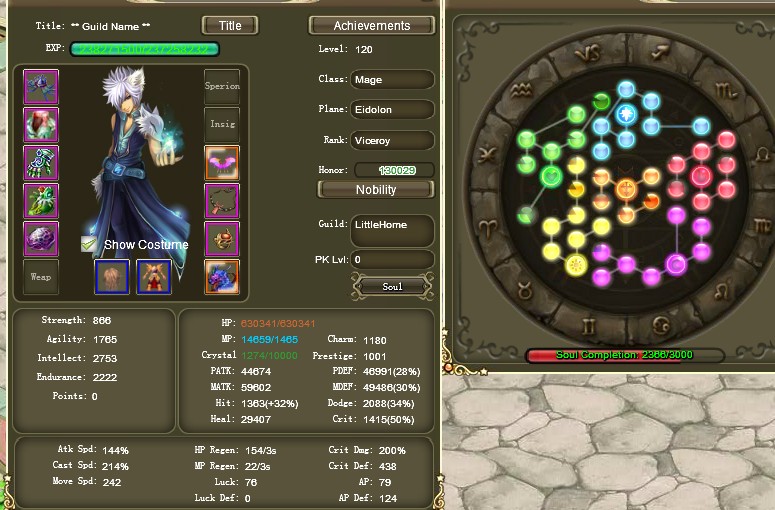Toggle the Show Costume checkbox

click(x=90, y=244)
